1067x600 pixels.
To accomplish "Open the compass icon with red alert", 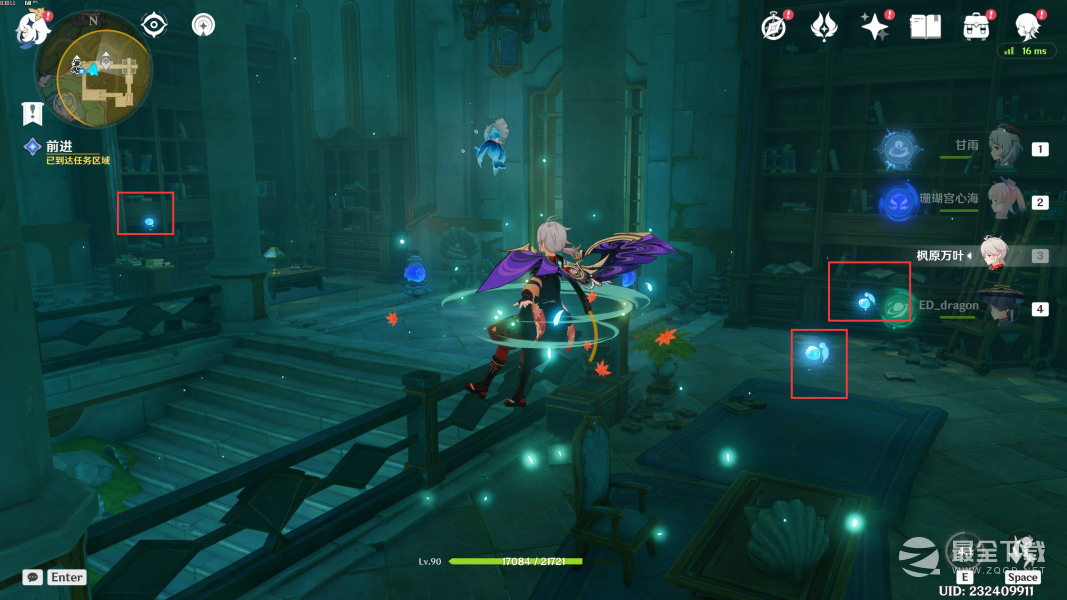I will click(773, 27).
